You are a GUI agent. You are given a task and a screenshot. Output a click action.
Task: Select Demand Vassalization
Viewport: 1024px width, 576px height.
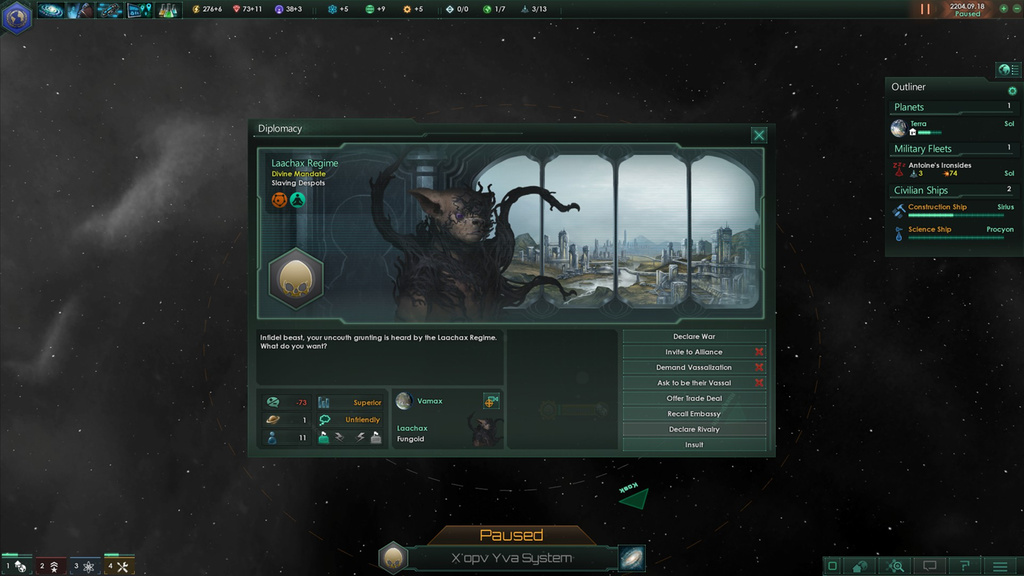pyautogui.click(x=694, y=368)
